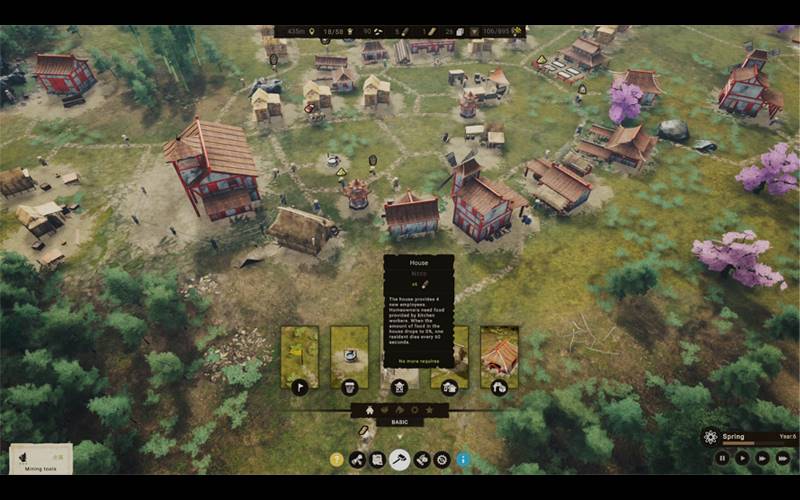Select the flag building card
The image size is (800, 500).
299,357
